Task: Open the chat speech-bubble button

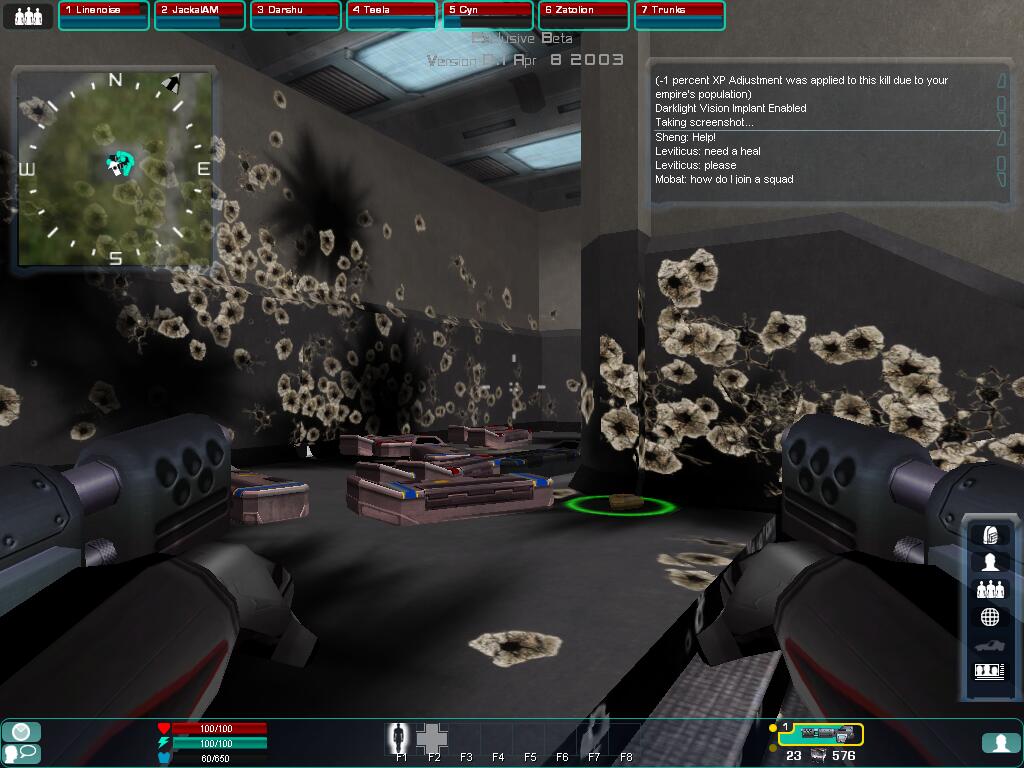Action: [x=21, y=753]
